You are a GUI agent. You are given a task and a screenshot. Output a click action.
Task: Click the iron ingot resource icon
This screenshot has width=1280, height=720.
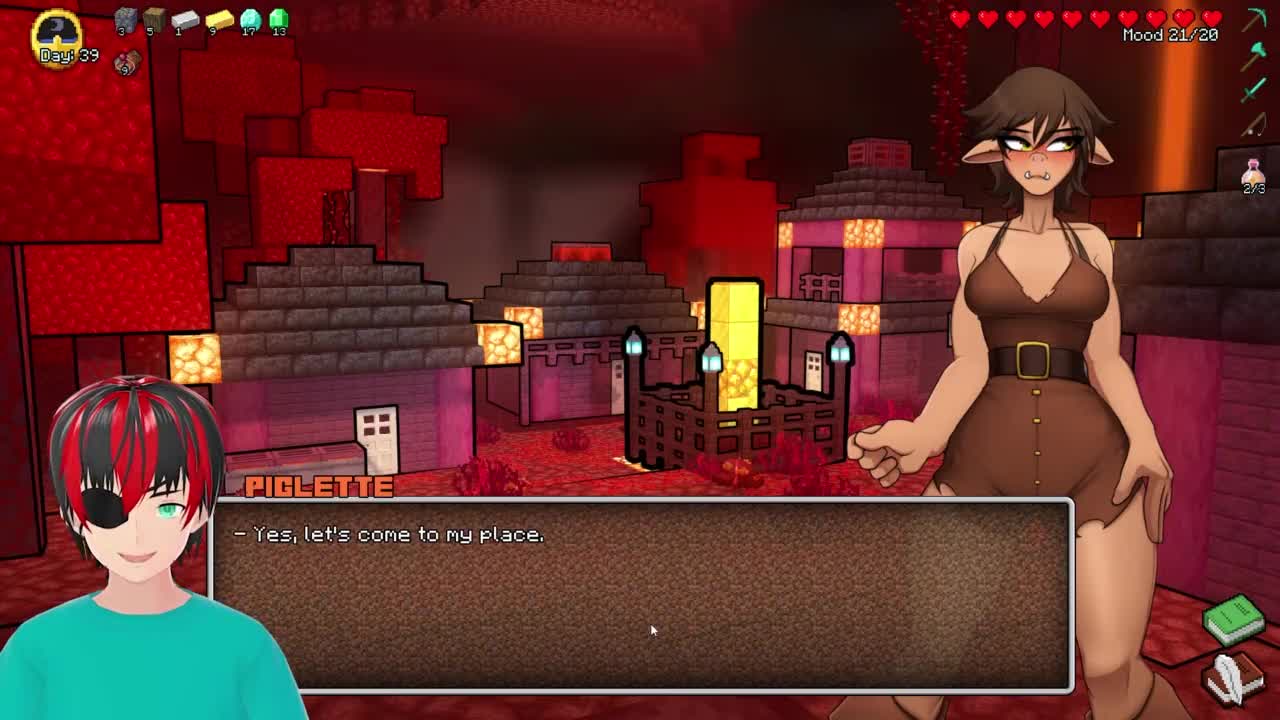[x=185, y=19]
